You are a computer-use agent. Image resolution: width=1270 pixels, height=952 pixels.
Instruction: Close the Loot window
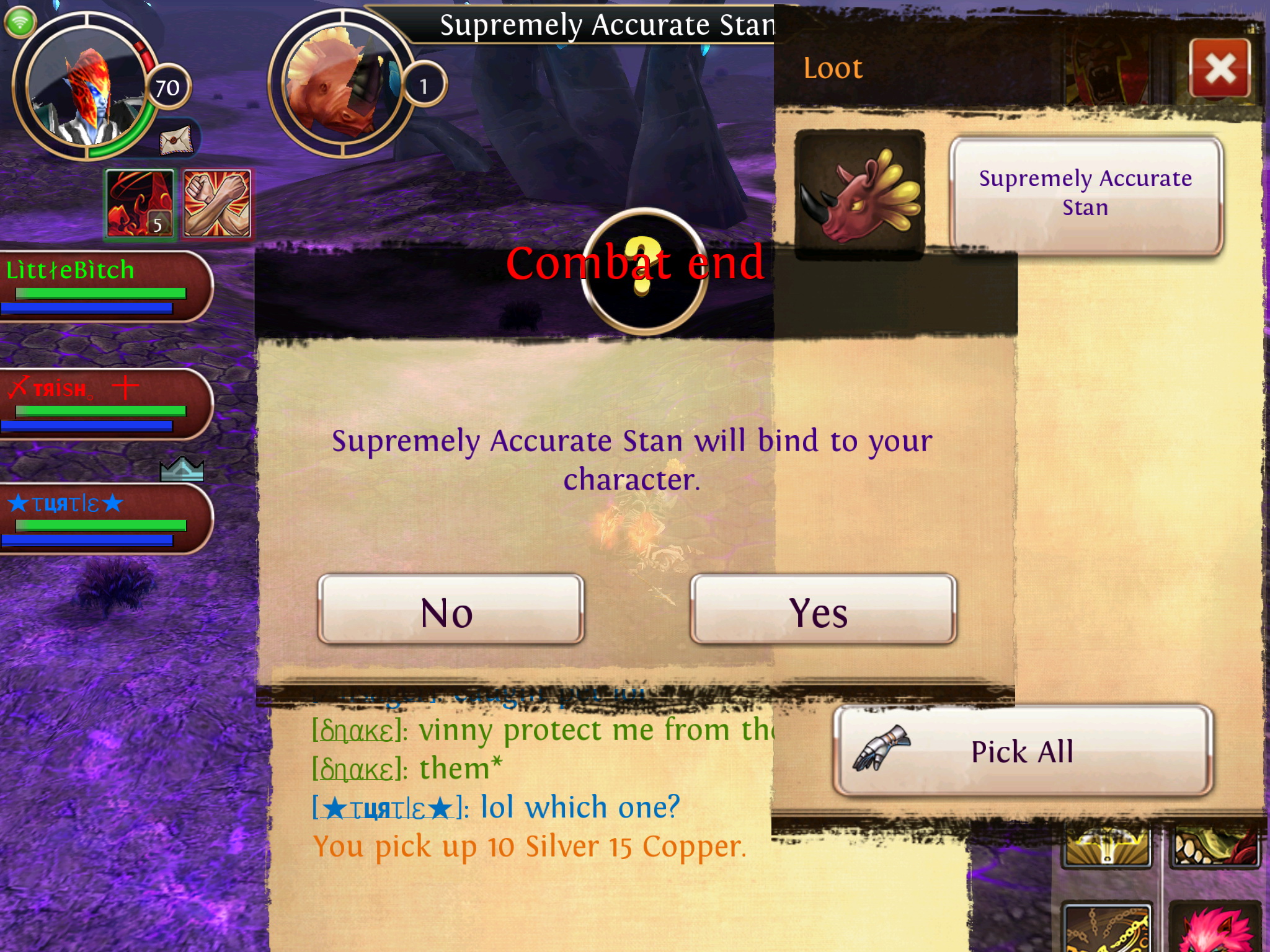(1220, 68)
